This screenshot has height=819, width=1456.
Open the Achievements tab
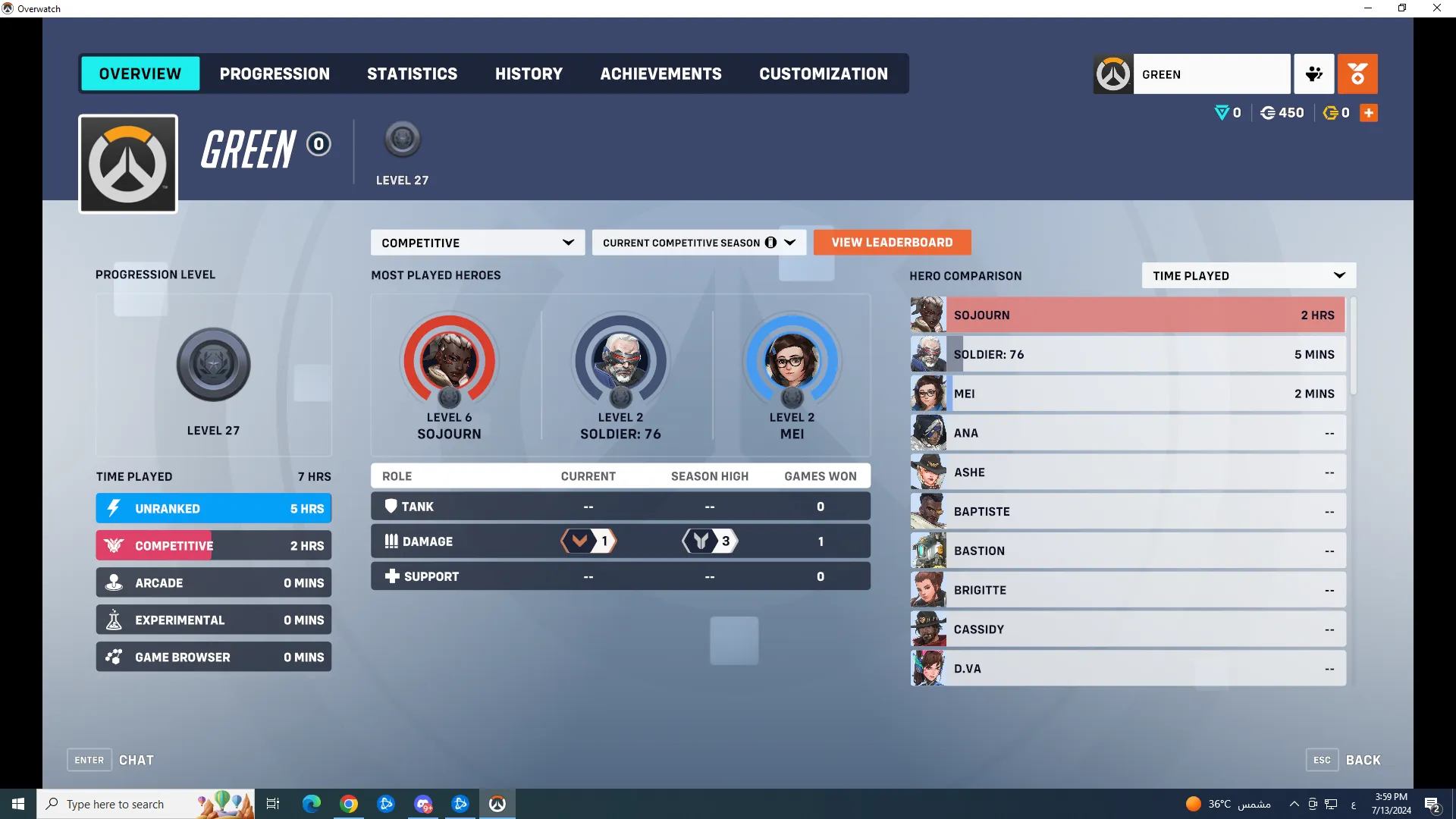(661, 74)
